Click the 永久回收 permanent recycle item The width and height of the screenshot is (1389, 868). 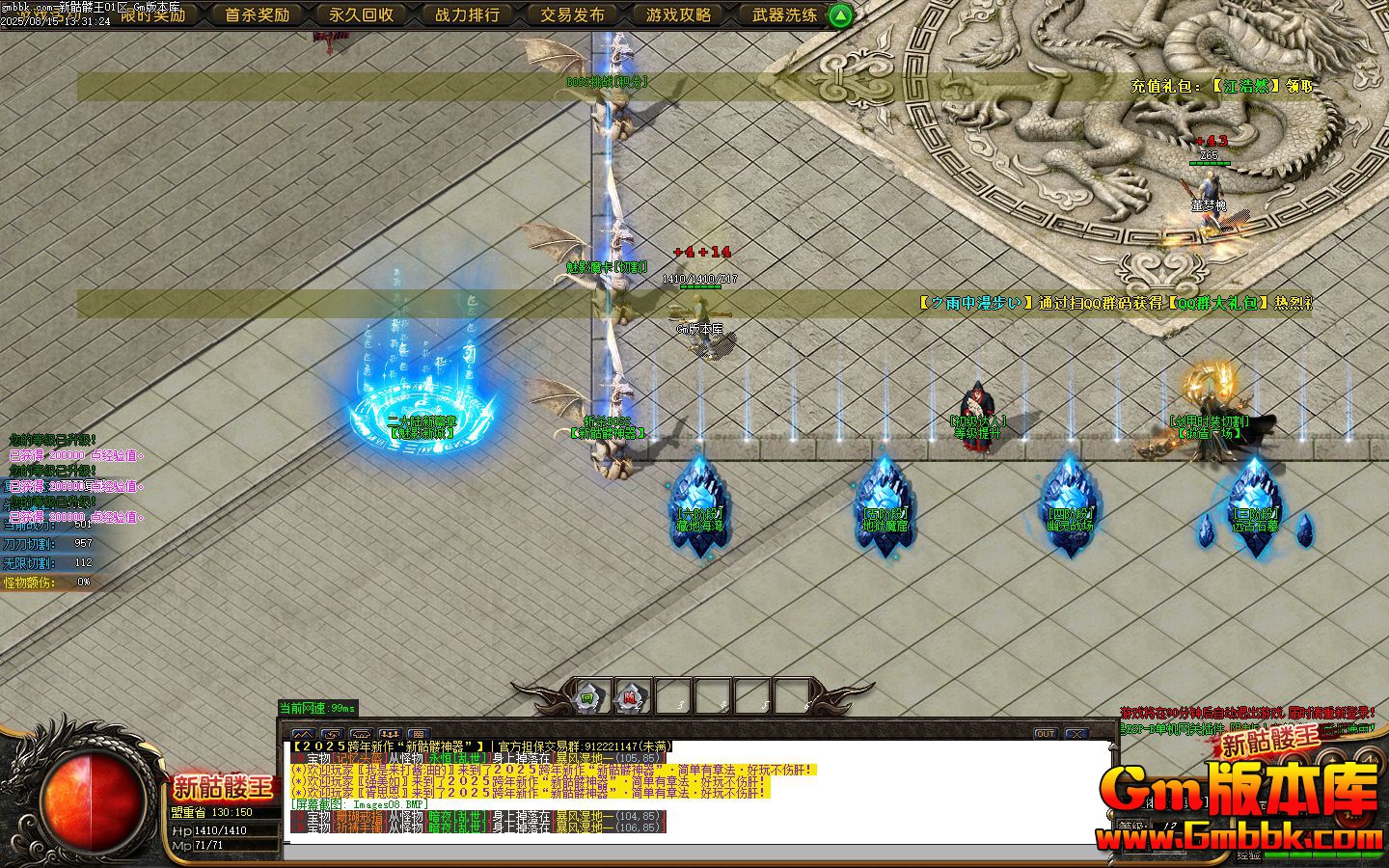coord(362,15)
